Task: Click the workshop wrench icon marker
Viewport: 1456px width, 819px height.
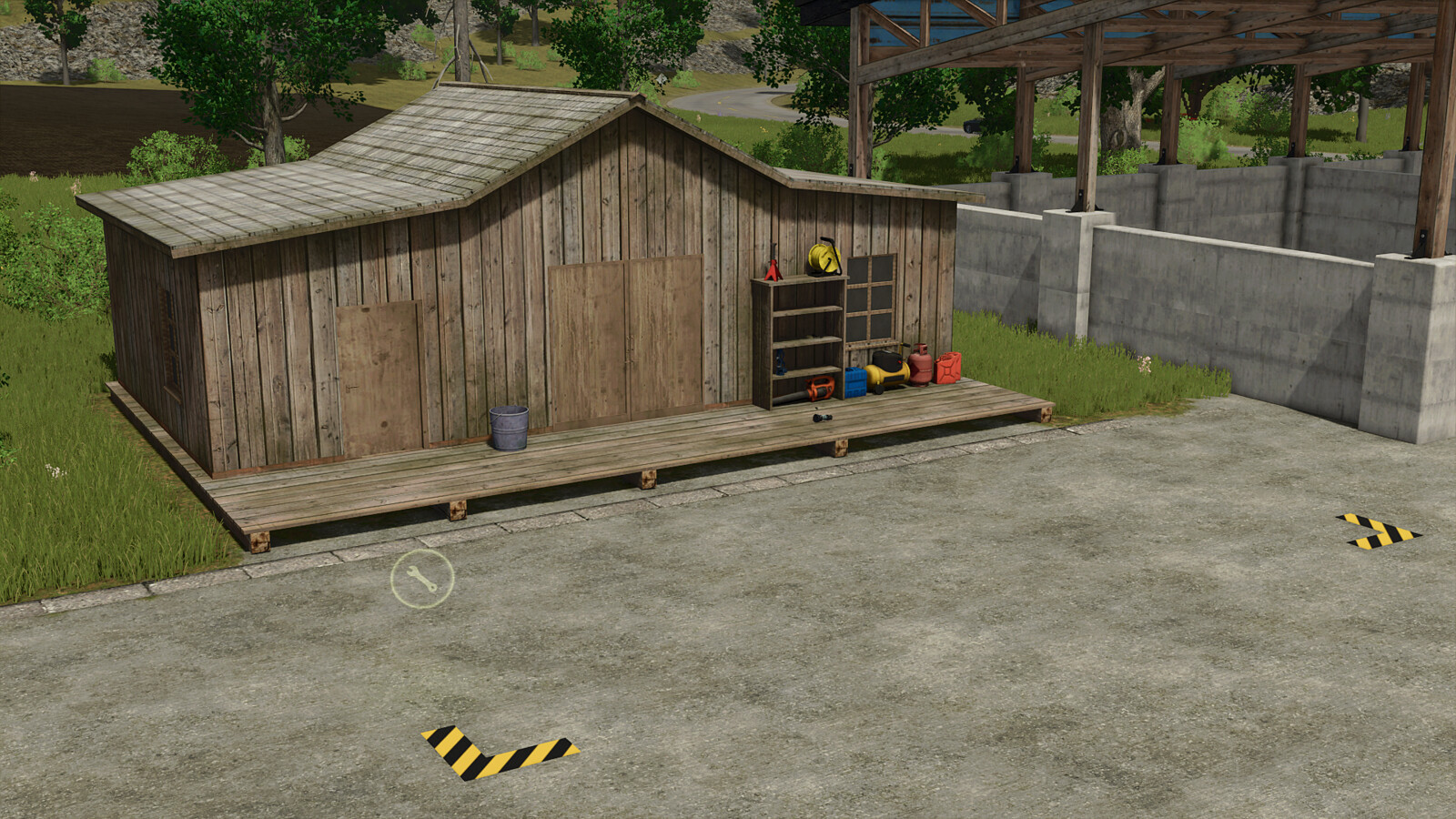Action: click(422, 578)
